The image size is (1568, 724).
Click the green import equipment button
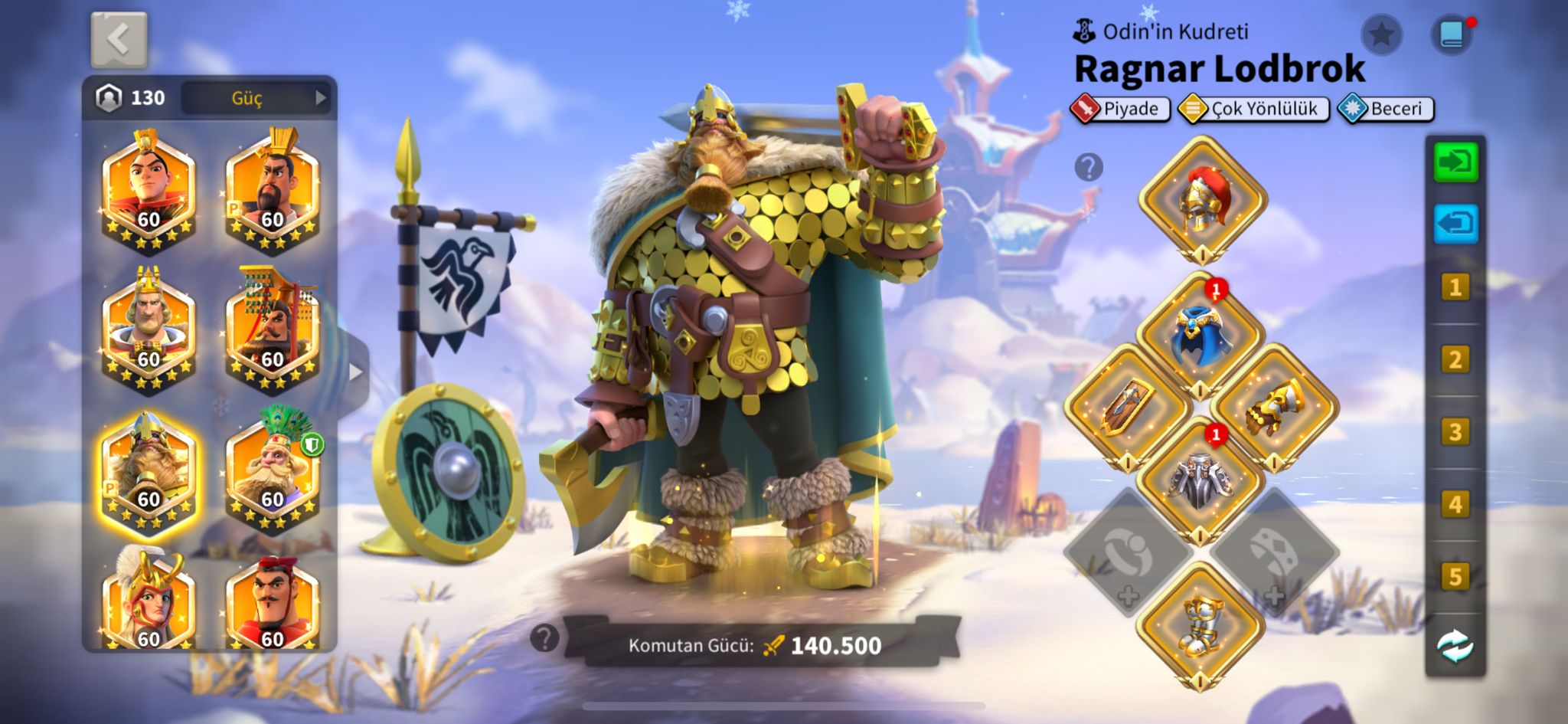[1455, 162]
